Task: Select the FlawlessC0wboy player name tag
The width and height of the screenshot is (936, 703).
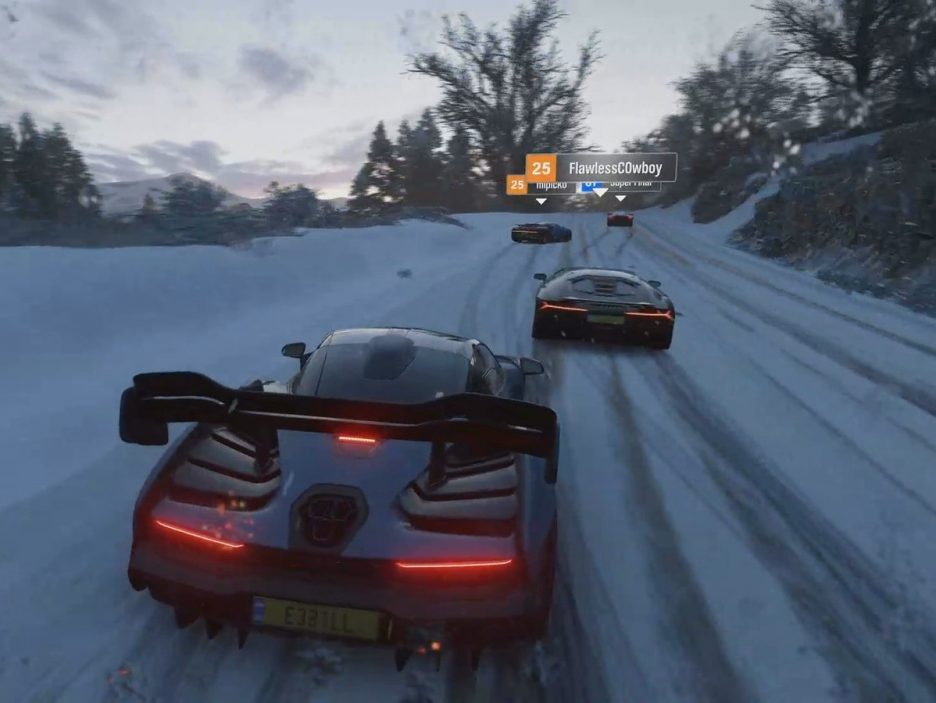Action: coord(602,167)
